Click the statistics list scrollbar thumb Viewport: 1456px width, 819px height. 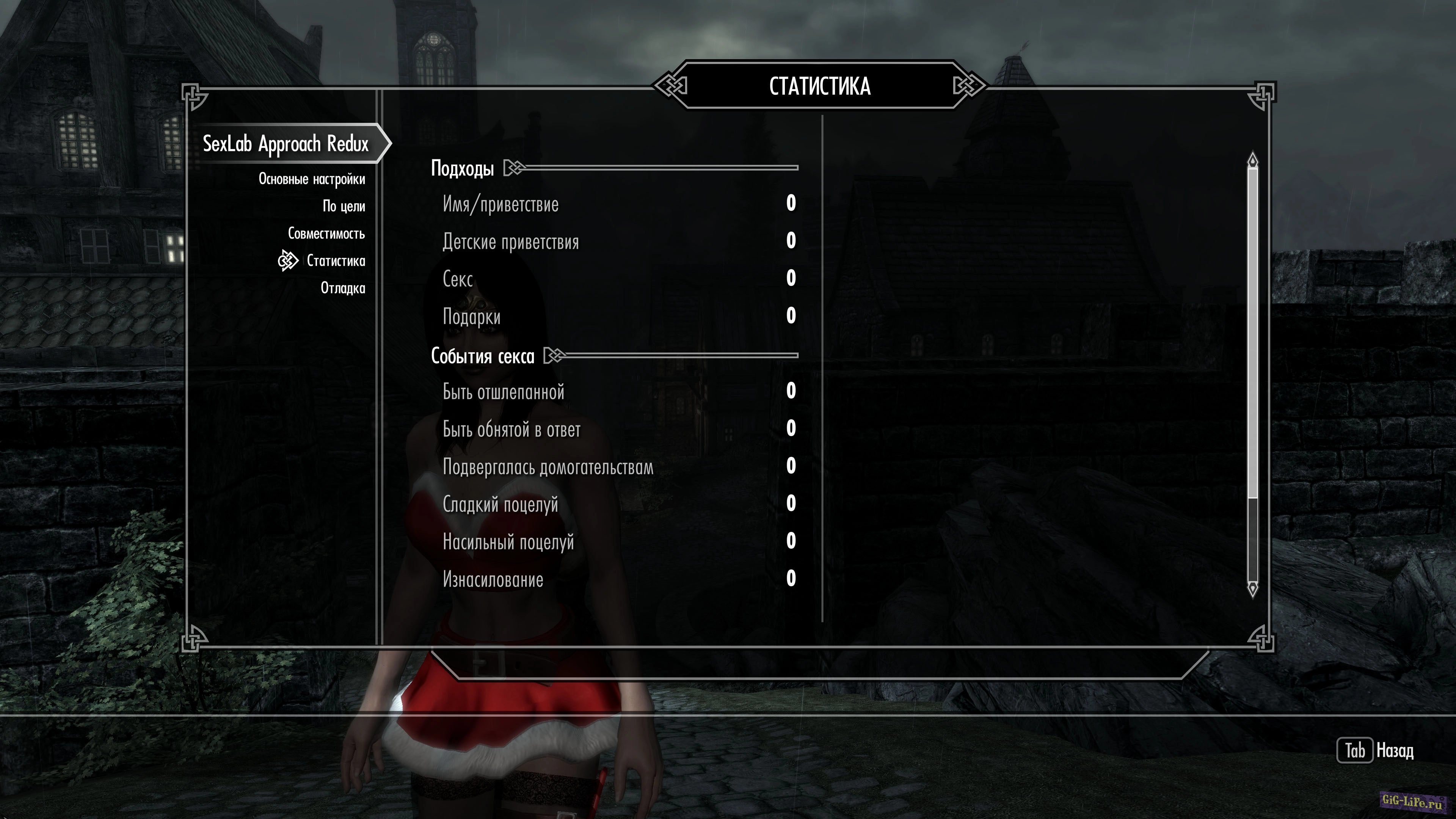tap(1252, 334)
